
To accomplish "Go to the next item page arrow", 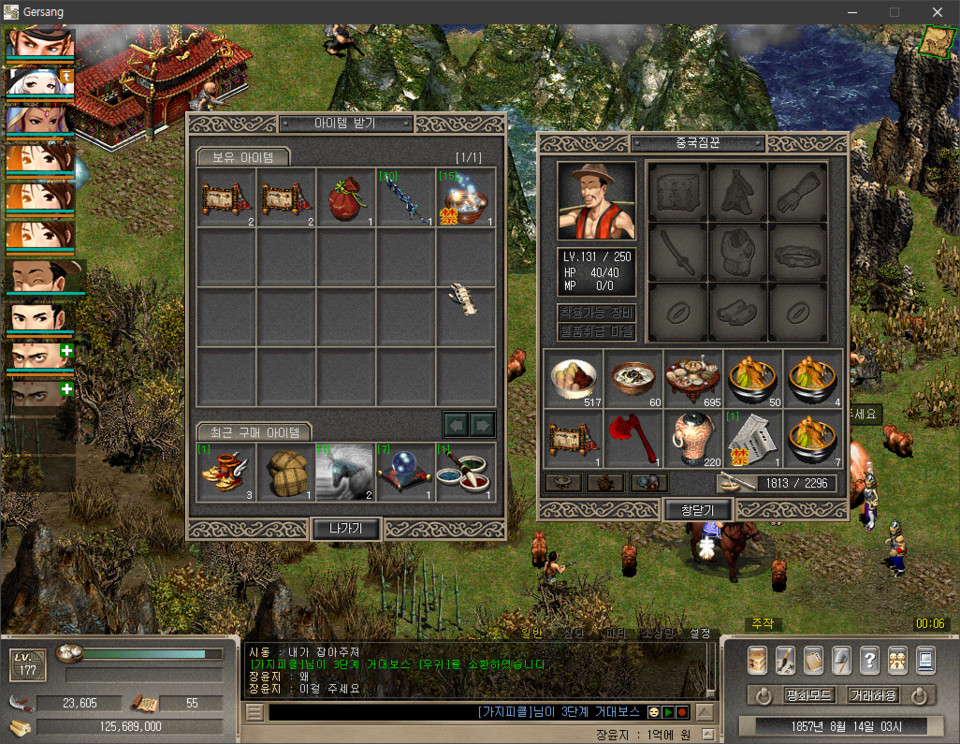I will pos(483,425).
